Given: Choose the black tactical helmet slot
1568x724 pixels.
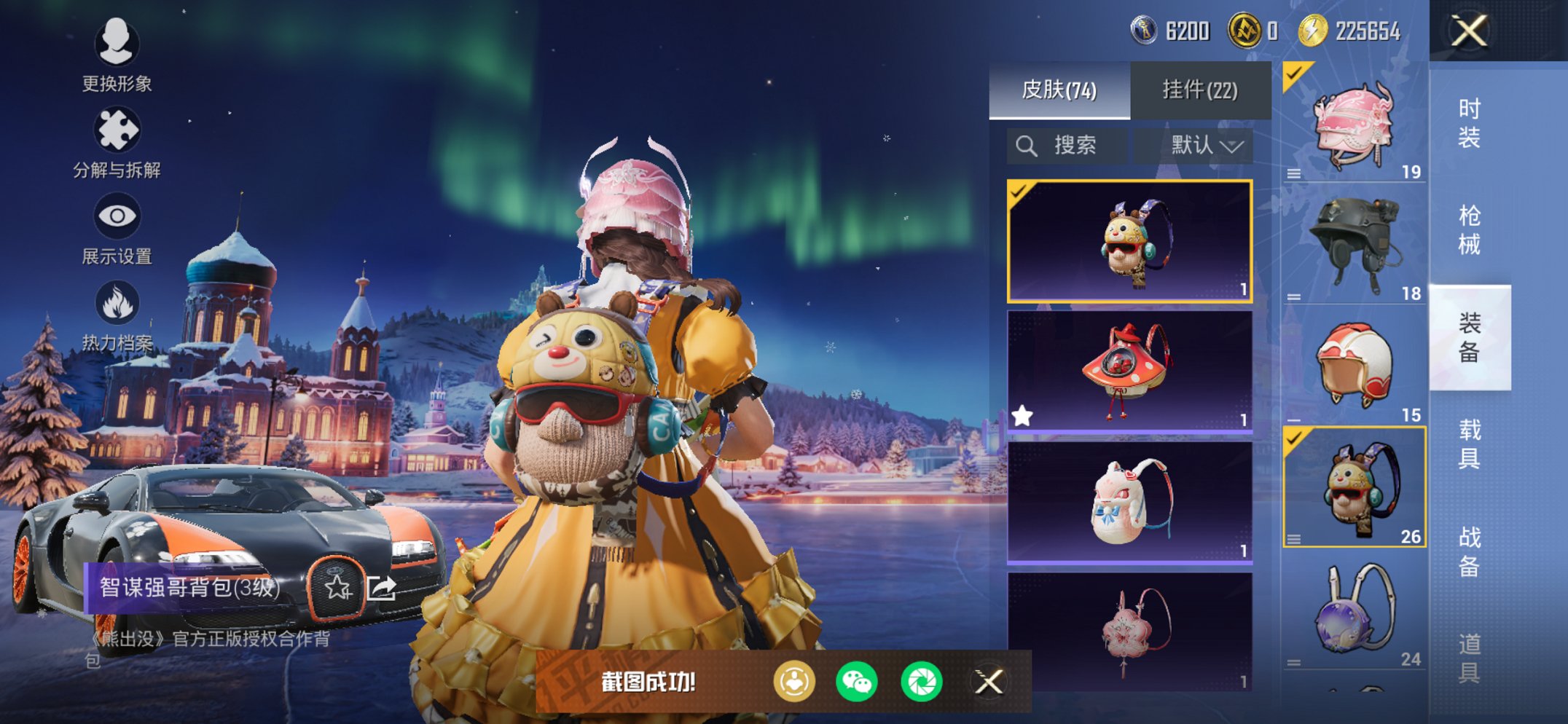Looking at the screenshot, I should click(1354, 244).
